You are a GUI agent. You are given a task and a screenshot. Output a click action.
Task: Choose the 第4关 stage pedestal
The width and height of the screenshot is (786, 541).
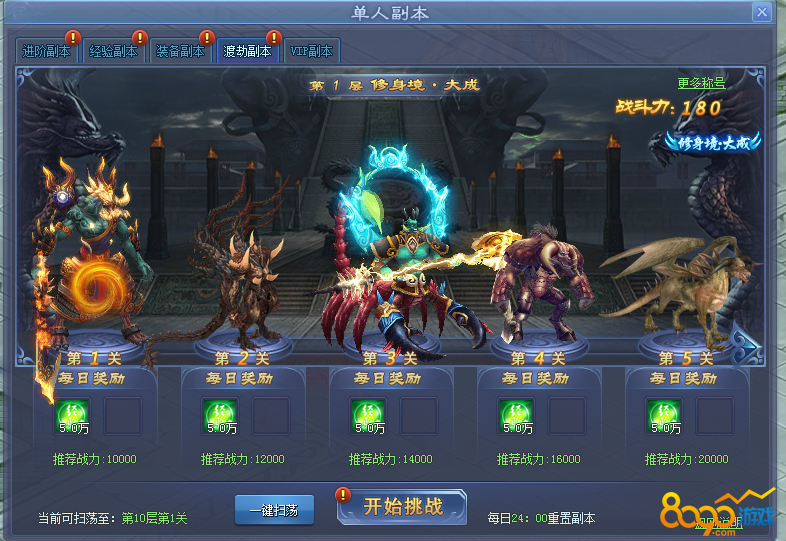pyautogui.click(x=537, y=357)
